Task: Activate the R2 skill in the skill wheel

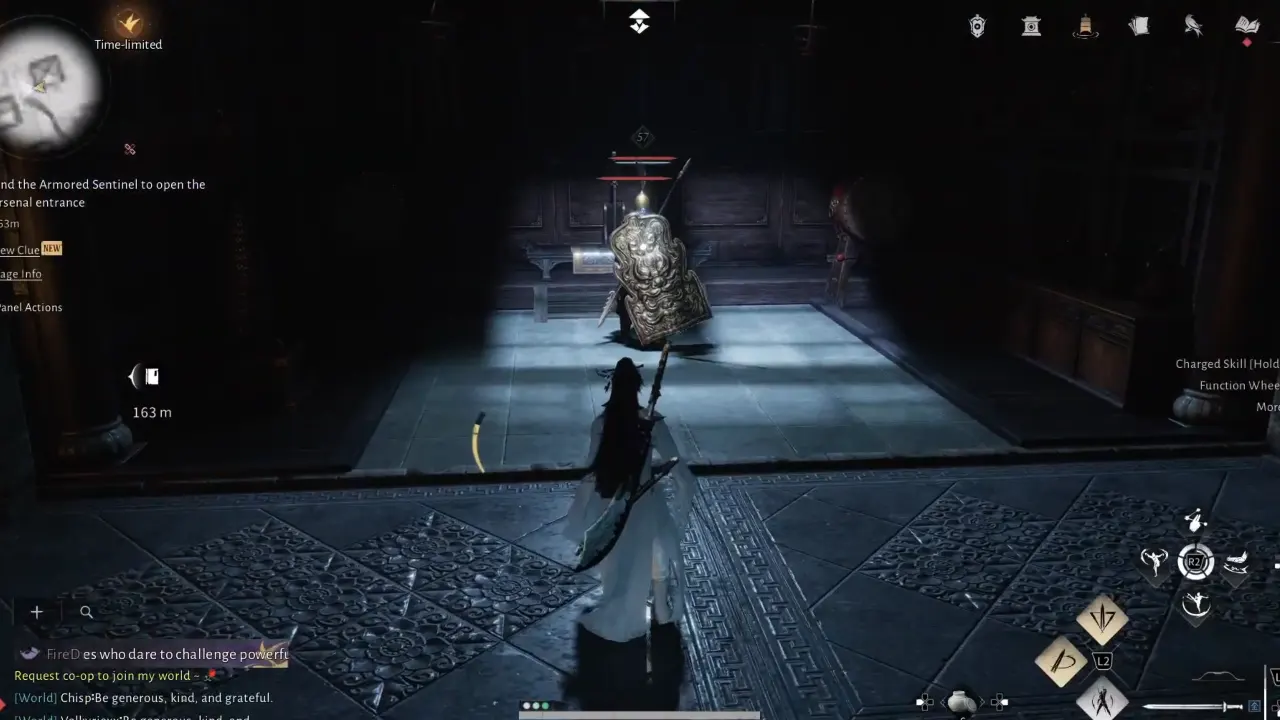Action: [1196, 561]
